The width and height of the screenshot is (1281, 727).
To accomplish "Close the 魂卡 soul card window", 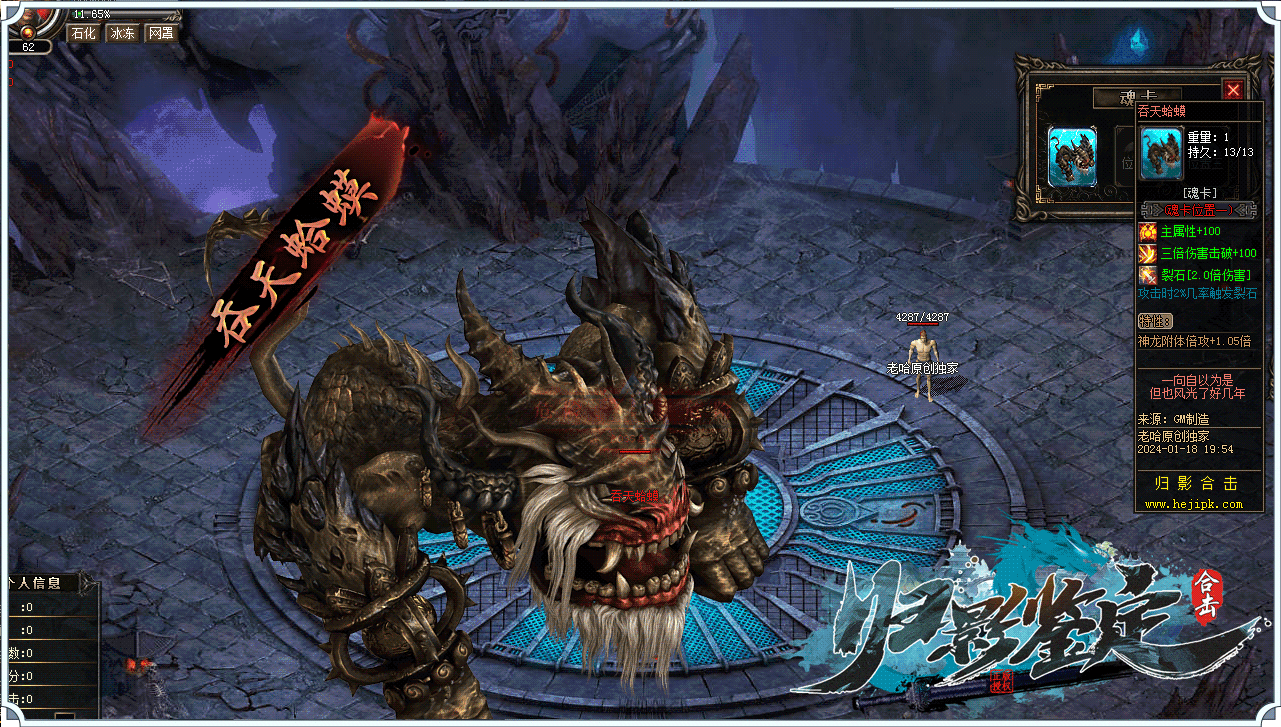I will tap(1233, 89).
